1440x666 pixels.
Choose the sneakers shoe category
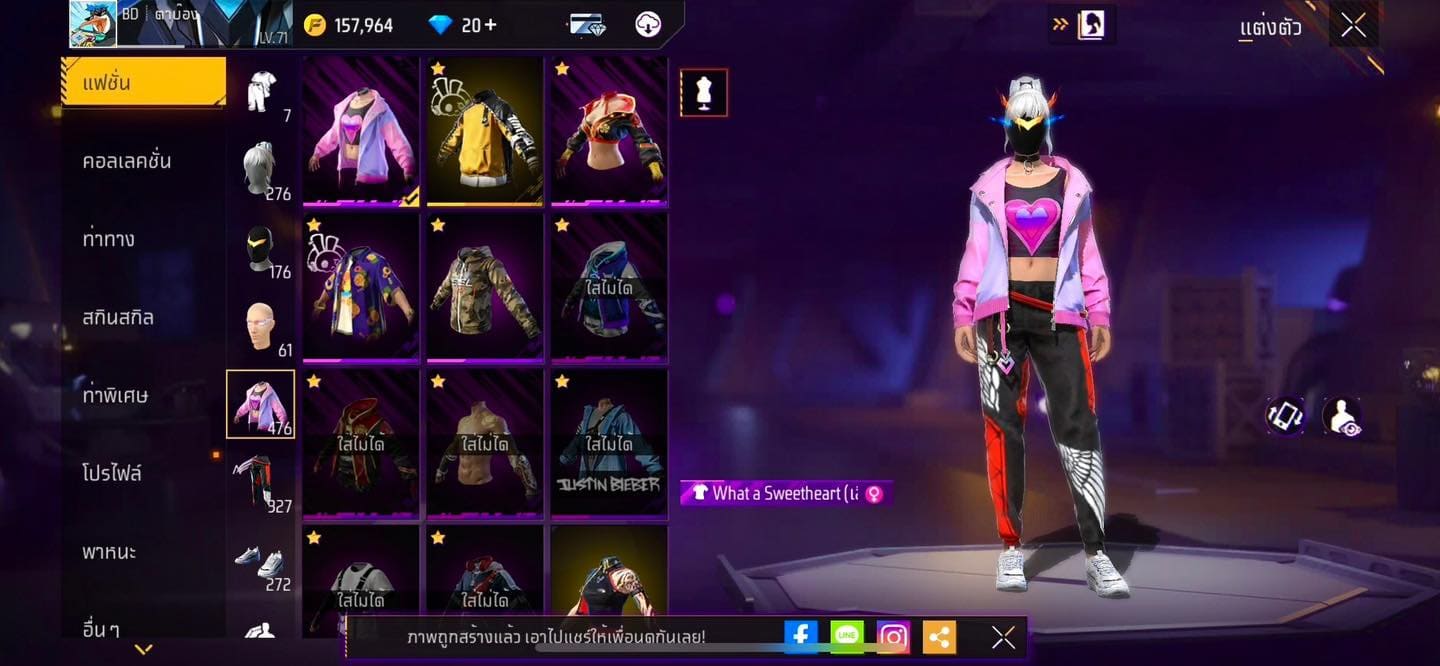point(260,560)
